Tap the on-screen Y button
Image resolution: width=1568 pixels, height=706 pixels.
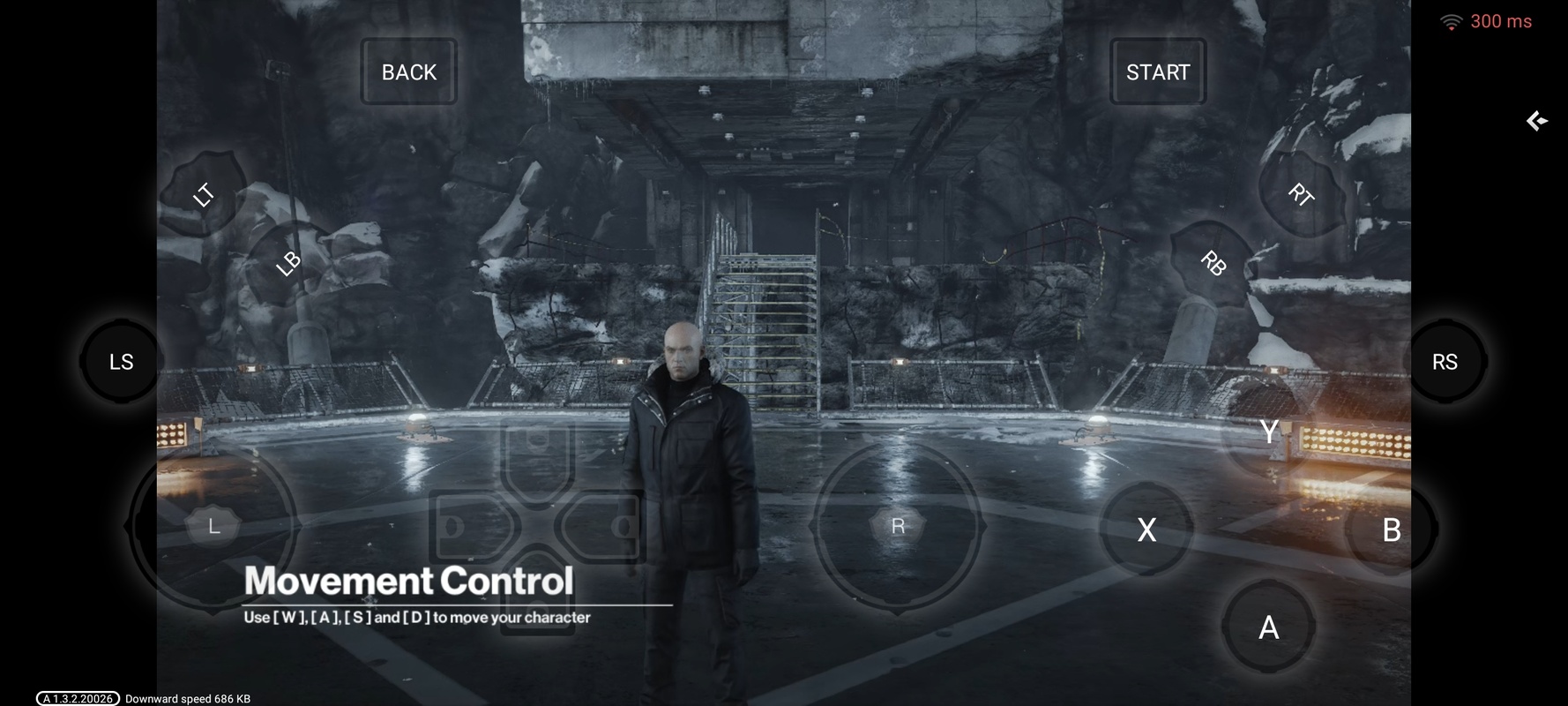(x=1268, y=432)
